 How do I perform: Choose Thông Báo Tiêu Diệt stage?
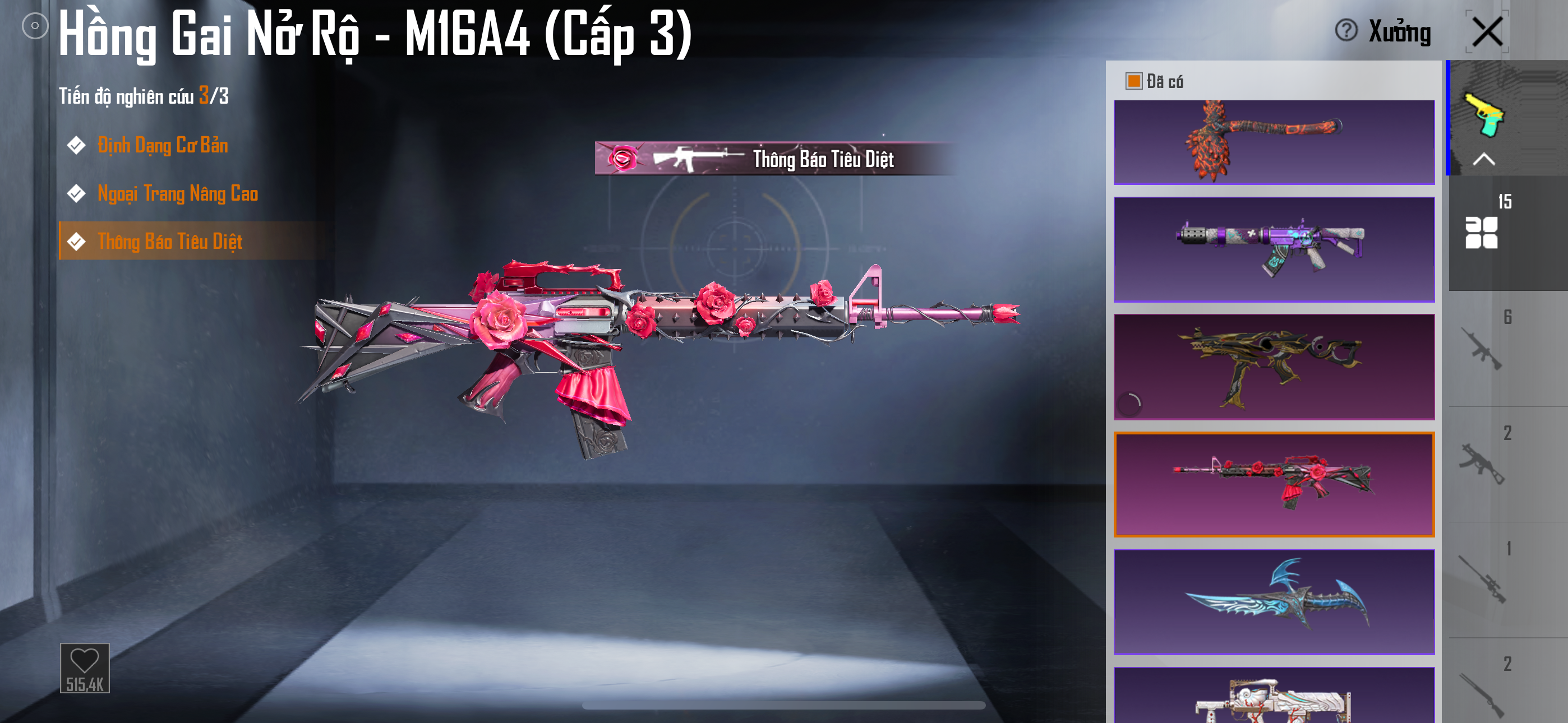170,242
